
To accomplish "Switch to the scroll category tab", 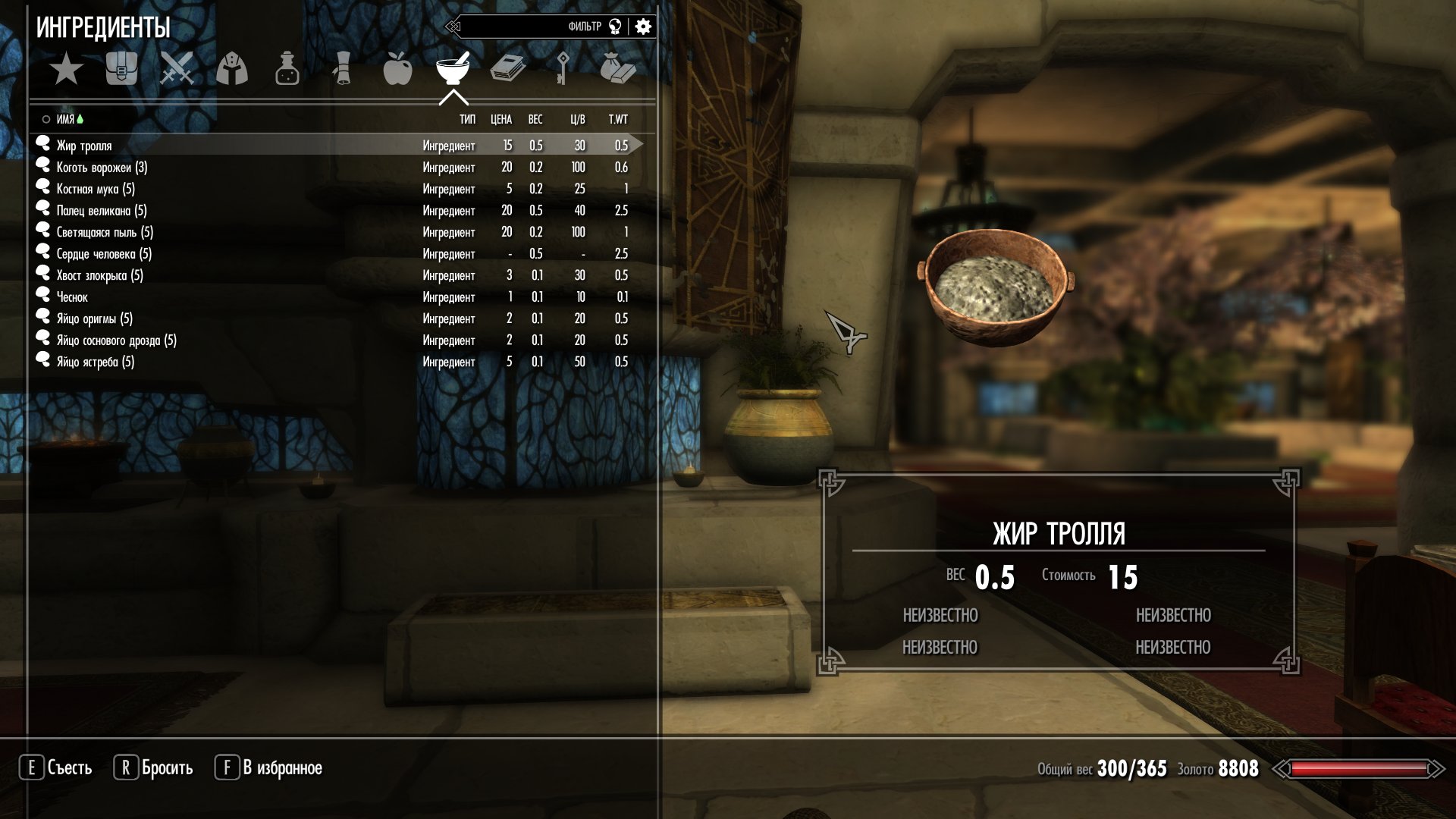I will click(342, 70).
